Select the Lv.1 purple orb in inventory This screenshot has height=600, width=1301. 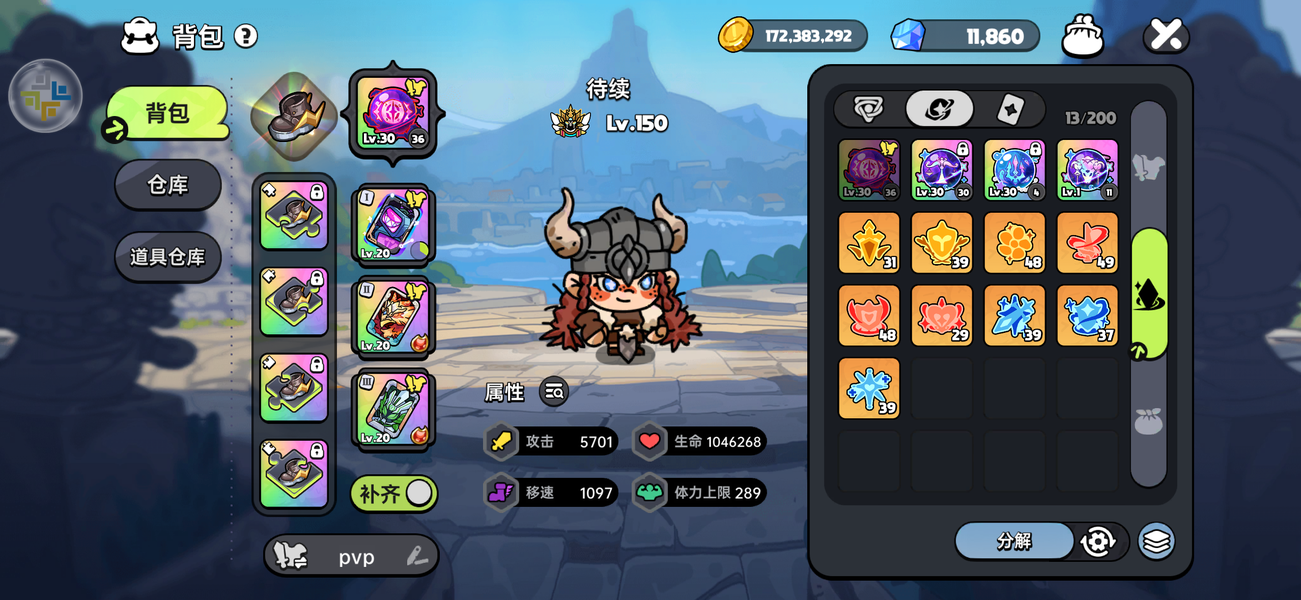pyautogui.click(x=1087, y=169)
